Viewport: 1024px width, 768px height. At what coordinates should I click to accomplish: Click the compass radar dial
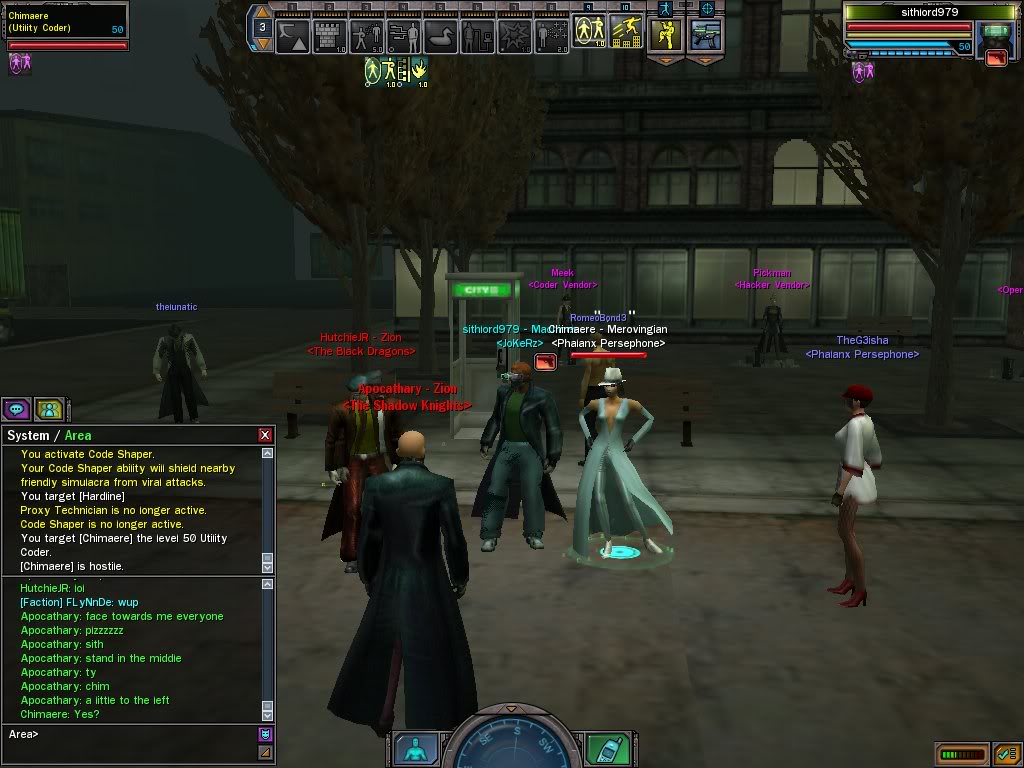(x=510, y=745)
